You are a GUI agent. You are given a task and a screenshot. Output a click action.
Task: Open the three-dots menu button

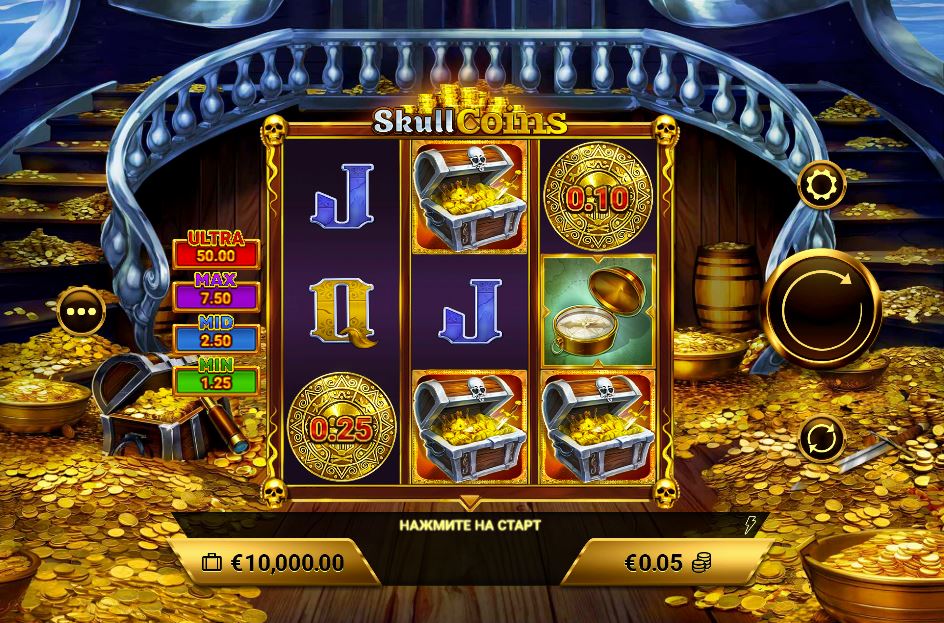coord(82,314)
